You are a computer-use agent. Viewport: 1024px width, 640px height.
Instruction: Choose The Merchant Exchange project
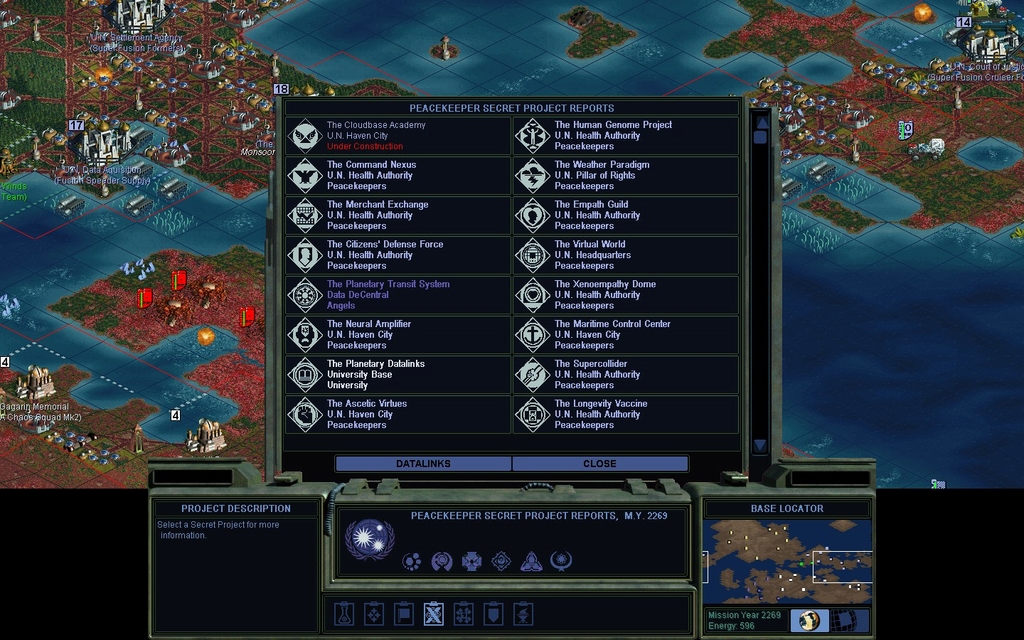[x=398, y=216]
